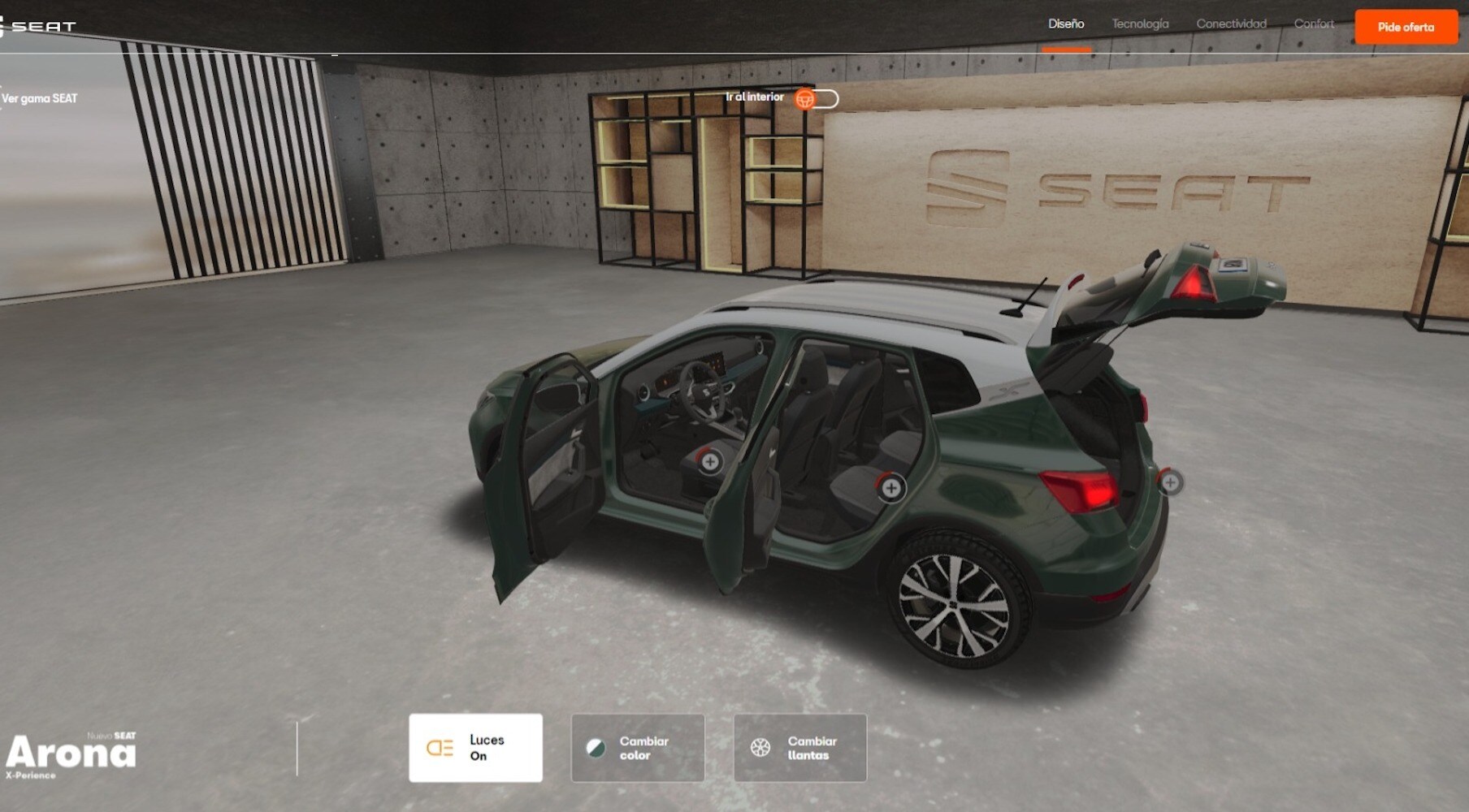Activate the plus hotspot on front seat

[710, 462]
